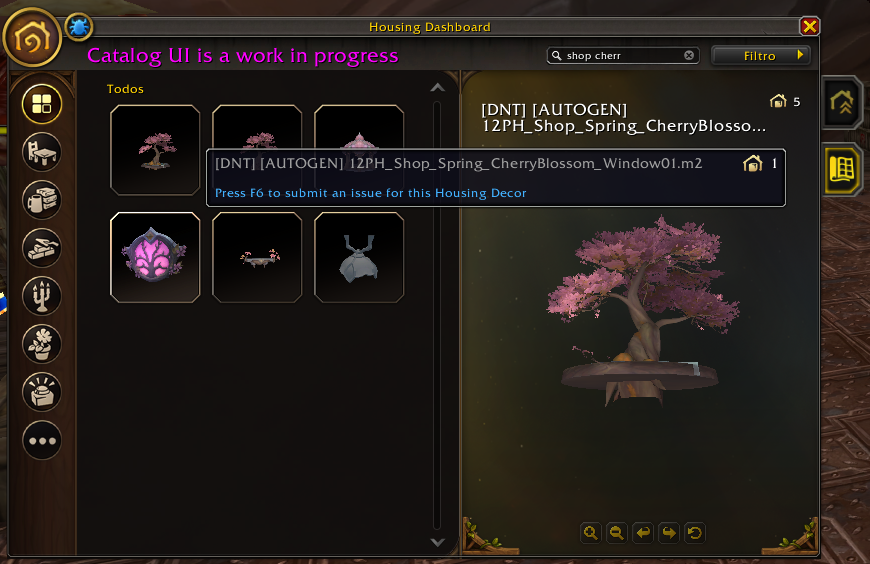870x564 pixels.
Task: Reset the preview model rotation
Action: (x=695, y=533)
